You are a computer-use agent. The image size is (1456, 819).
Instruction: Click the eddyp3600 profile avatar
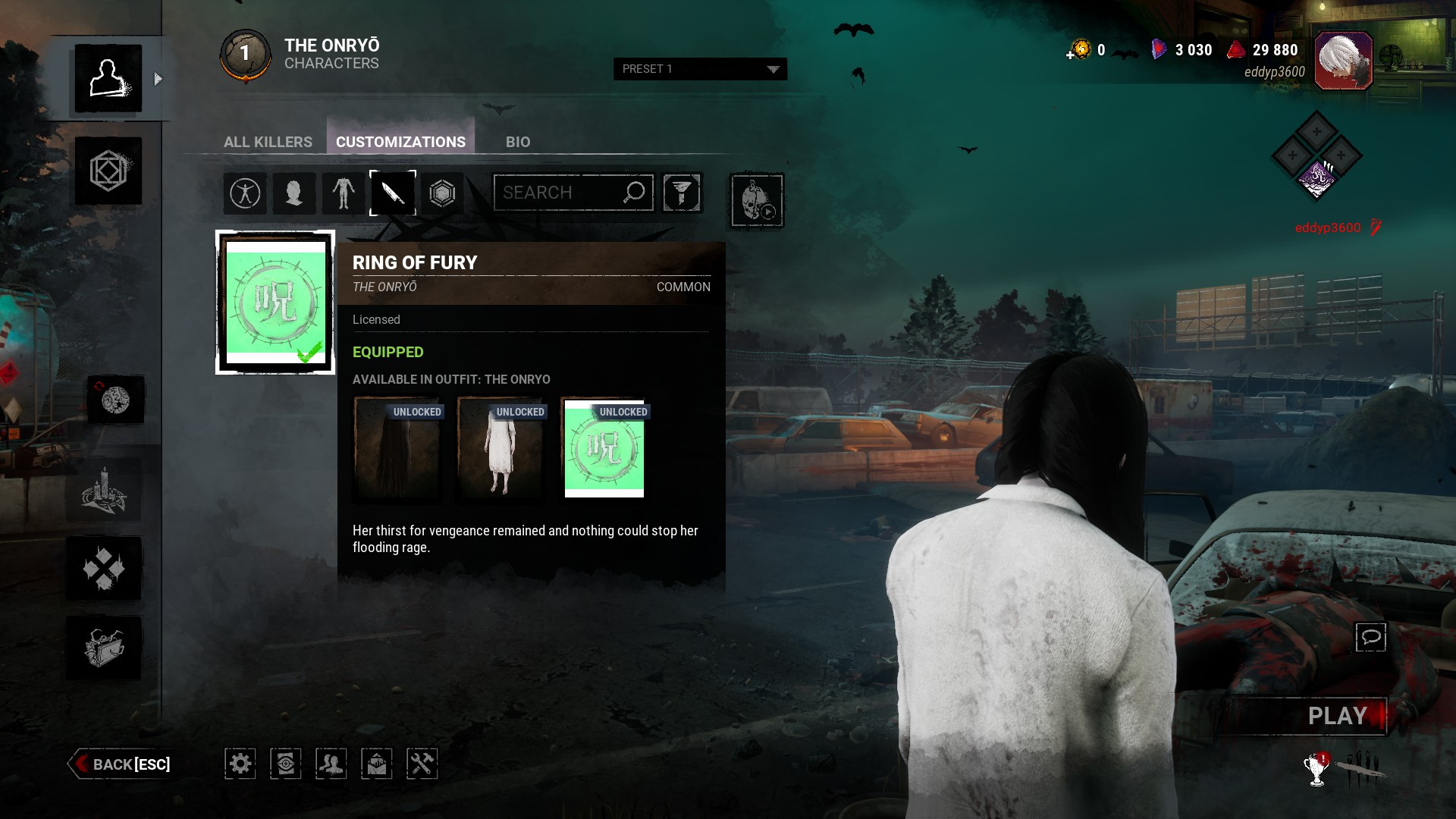[x=1343, y=61]
